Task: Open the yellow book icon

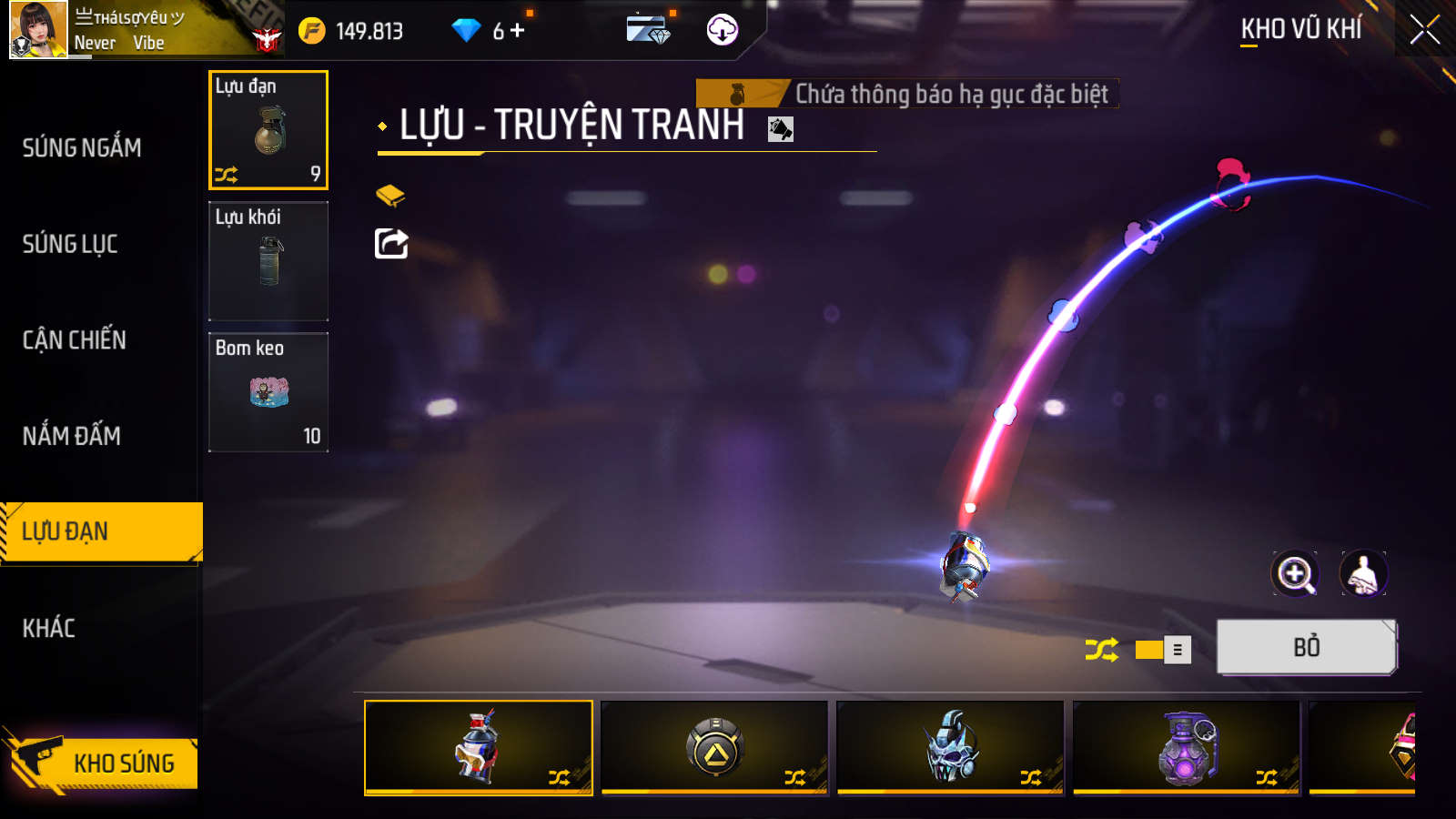Action: tap(390, 195)
